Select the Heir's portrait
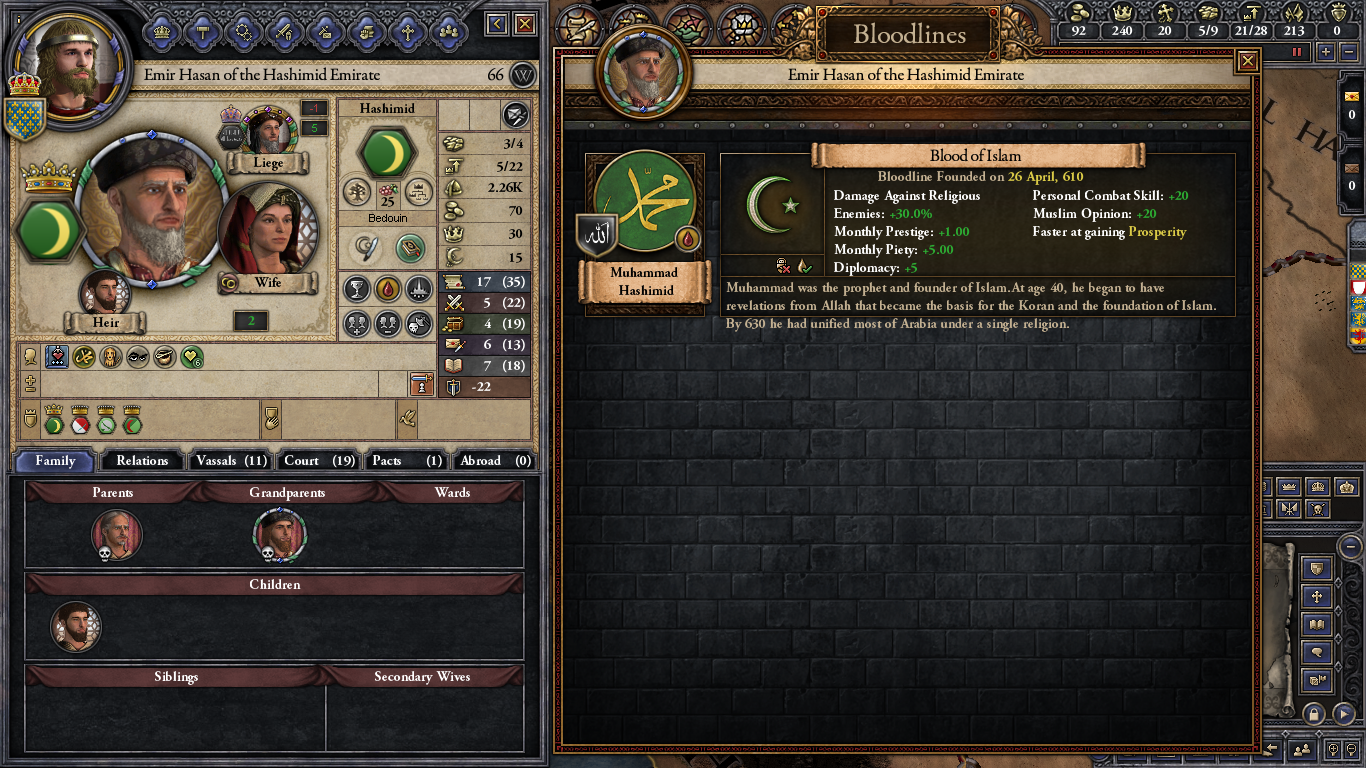This screenshot has height=768, width=1366. [x=107, y=292]
